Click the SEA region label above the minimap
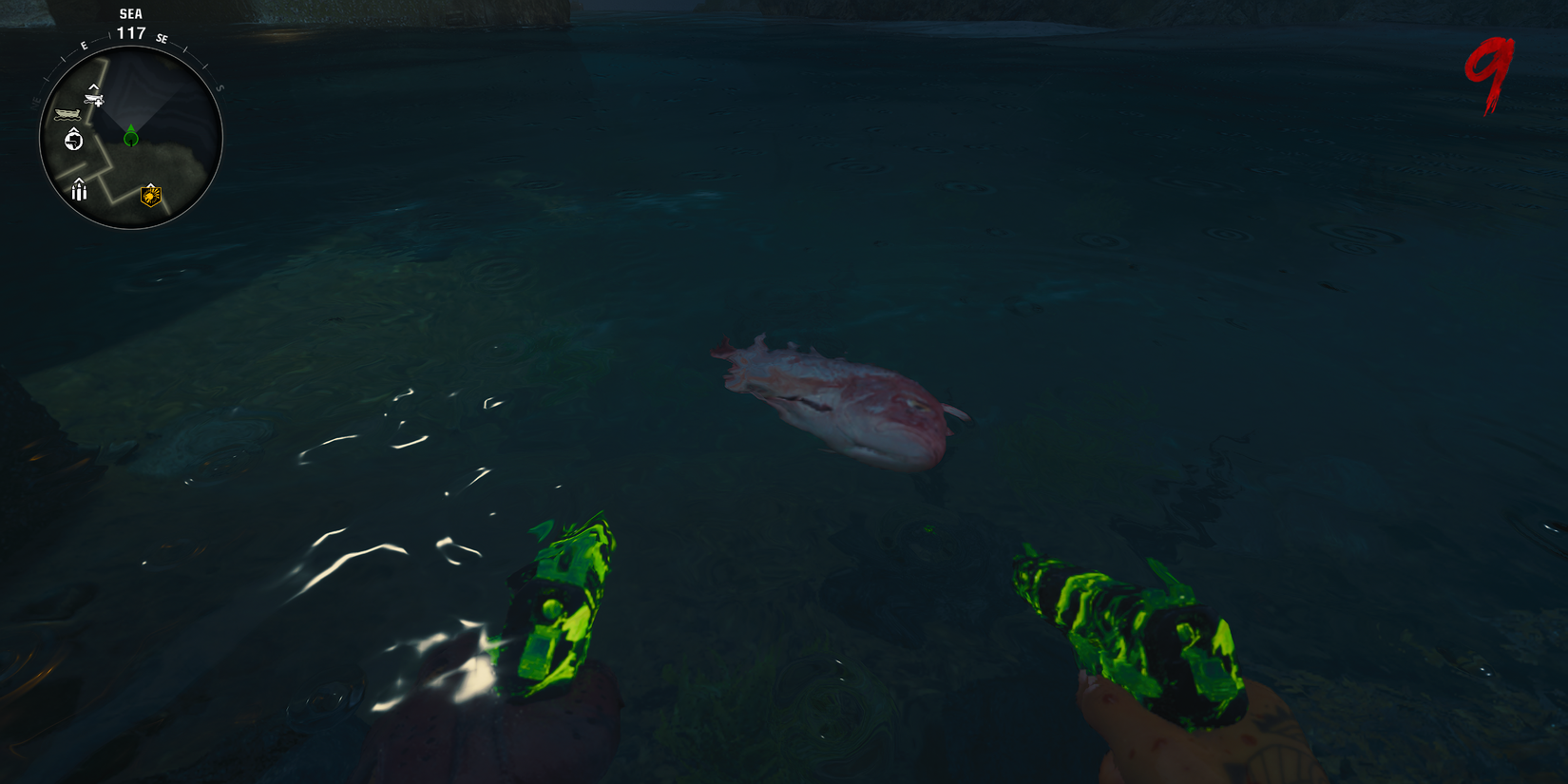The height and width of the screenshot is (784, 1568). pos(131,13)
